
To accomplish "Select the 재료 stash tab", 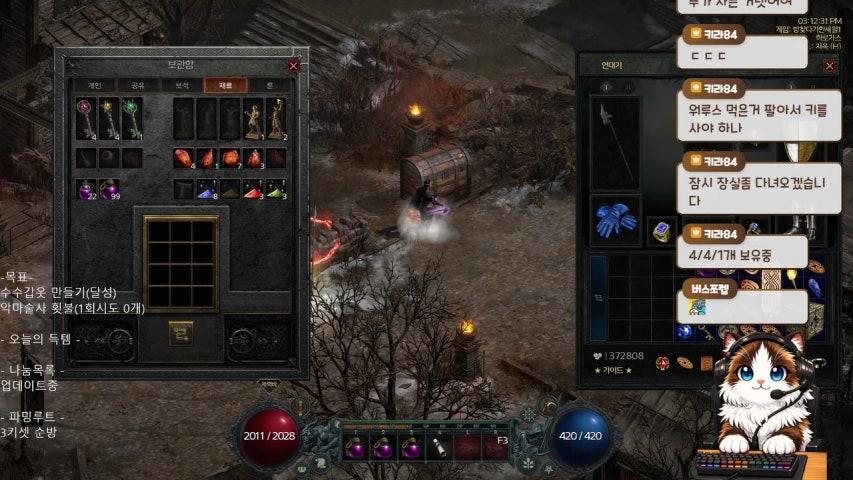I will click(224, 85).
